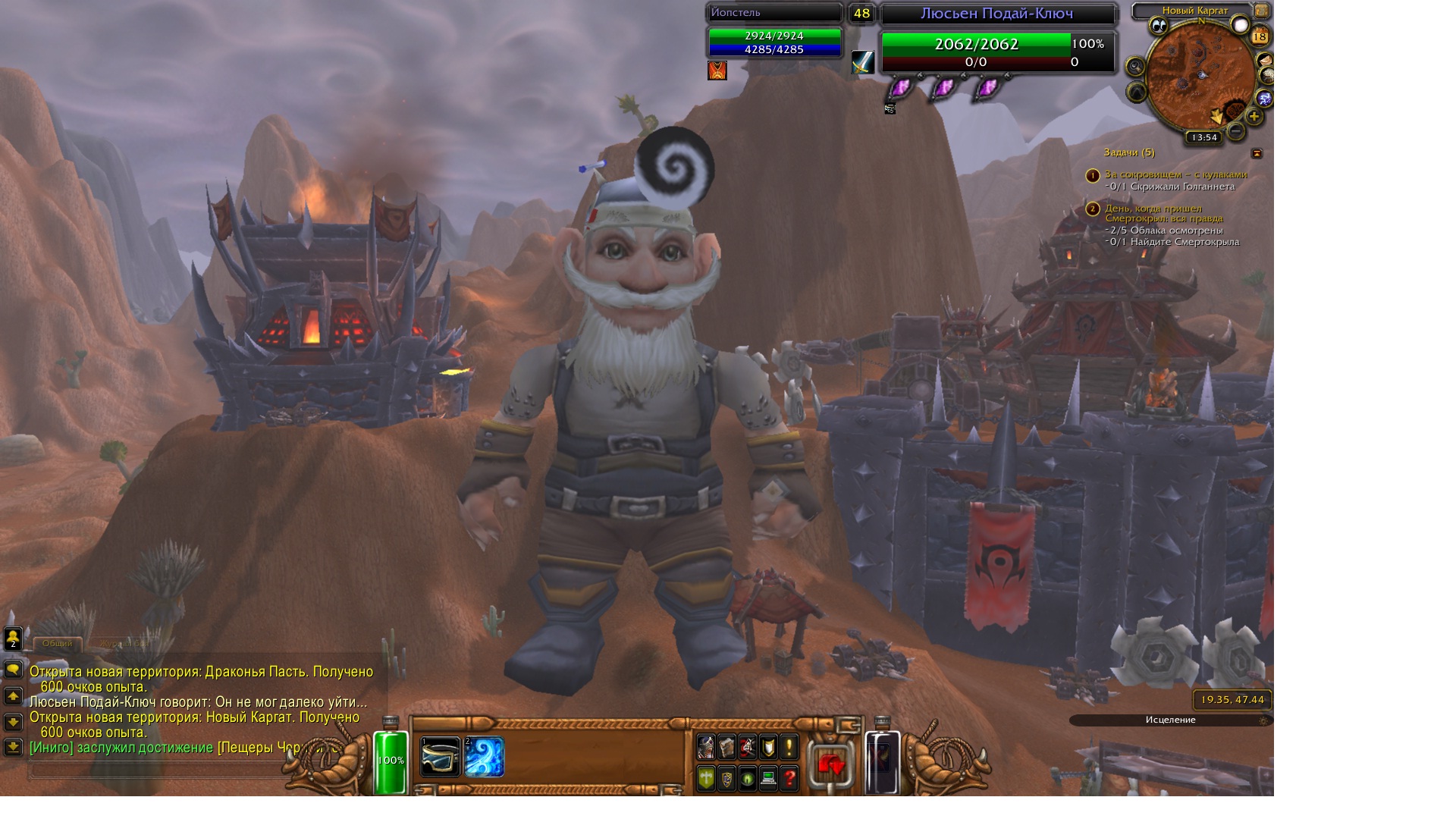
Task: Select quest 'День, когда пришел Смертокрыл'
Action: (1163, 213)
